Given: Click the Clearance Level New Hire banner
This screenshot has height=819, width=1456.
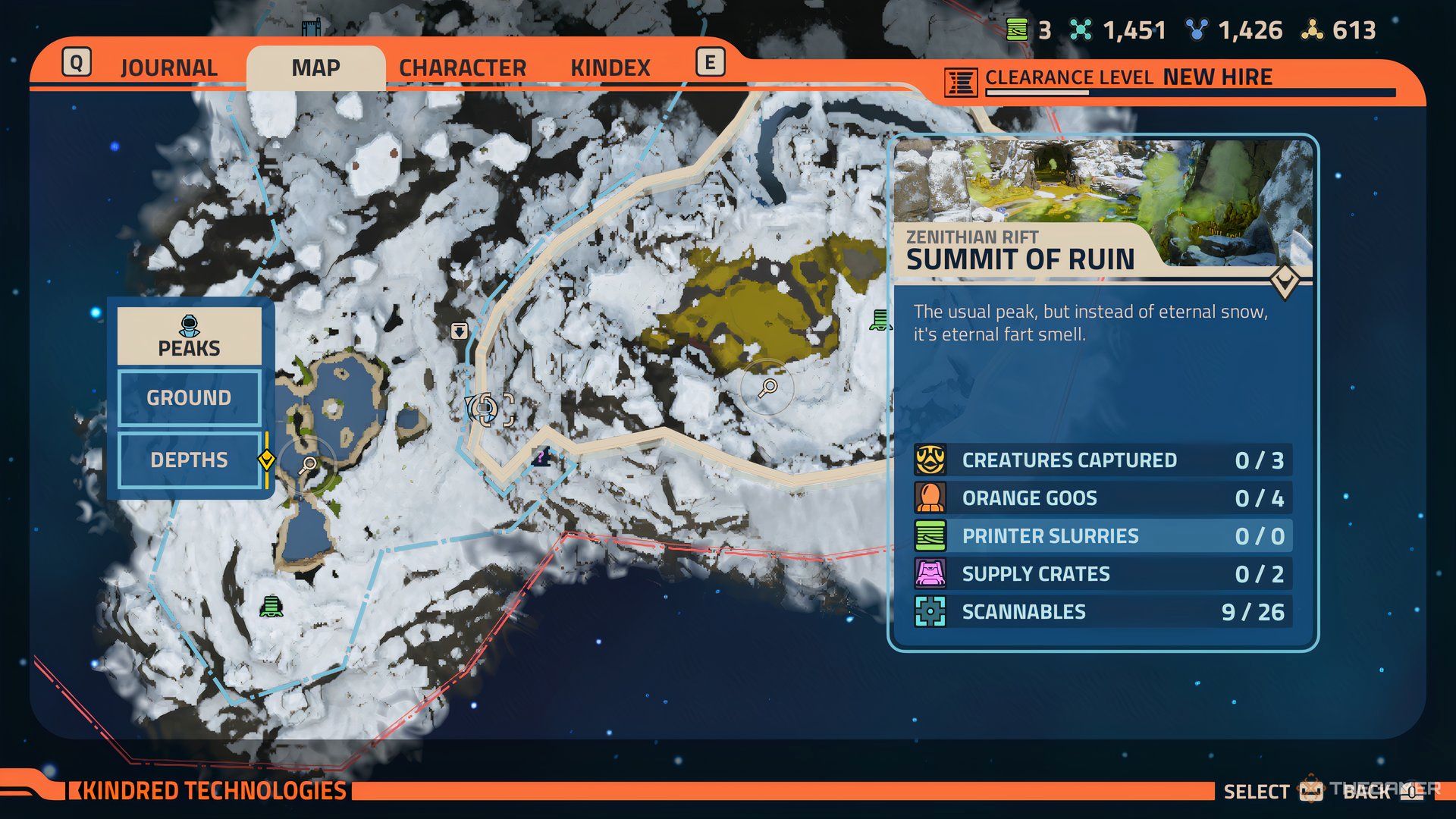Looking at the screenshot, I should click(1128, 78).
